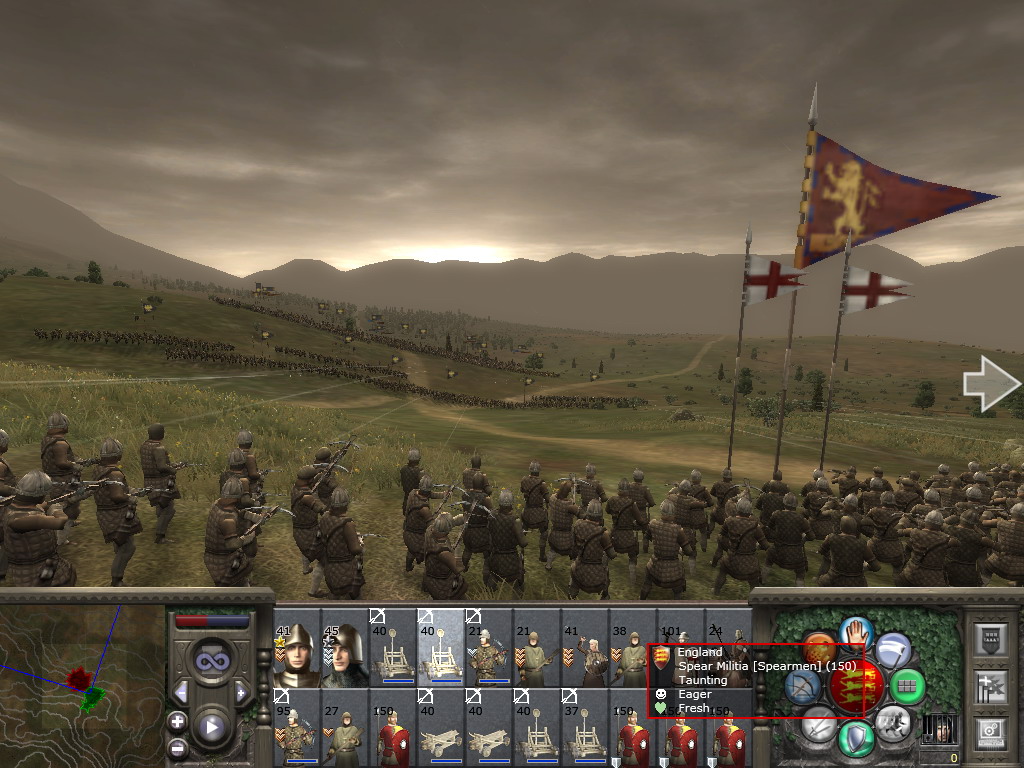Decrease game speed with left arrow
Screen dimensions: 1024x768
pos(181,692)
